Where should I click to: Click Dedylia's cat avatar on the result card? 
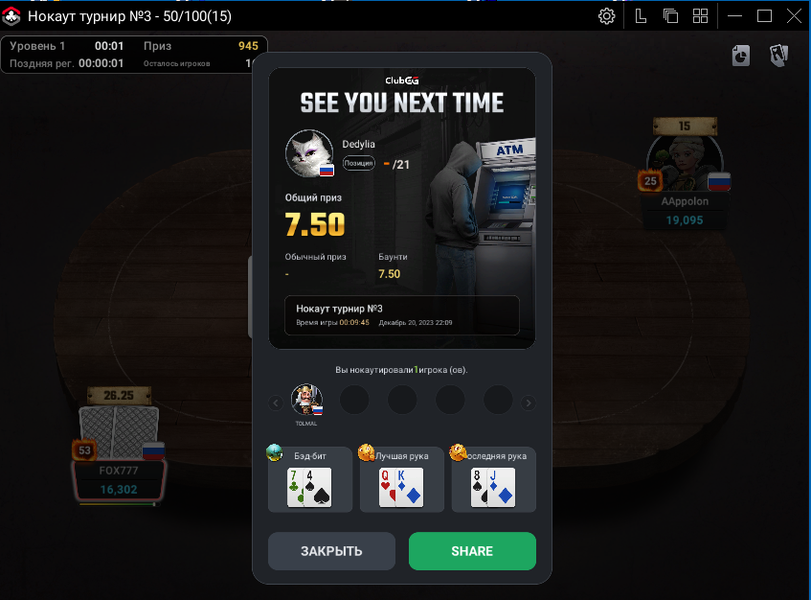click(309, 153)
